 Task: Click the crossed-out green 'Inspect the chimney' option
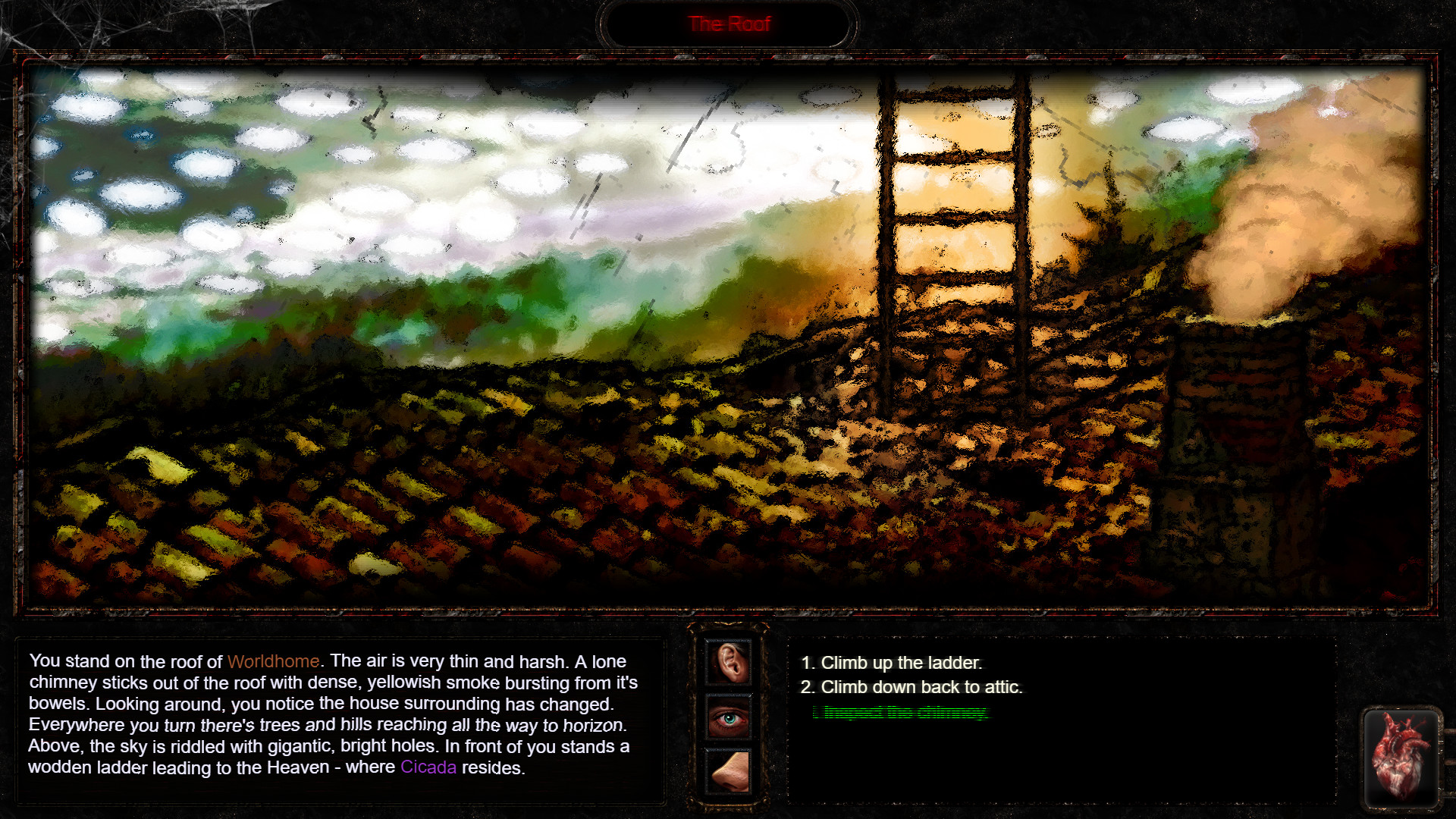tap(902, 713)
